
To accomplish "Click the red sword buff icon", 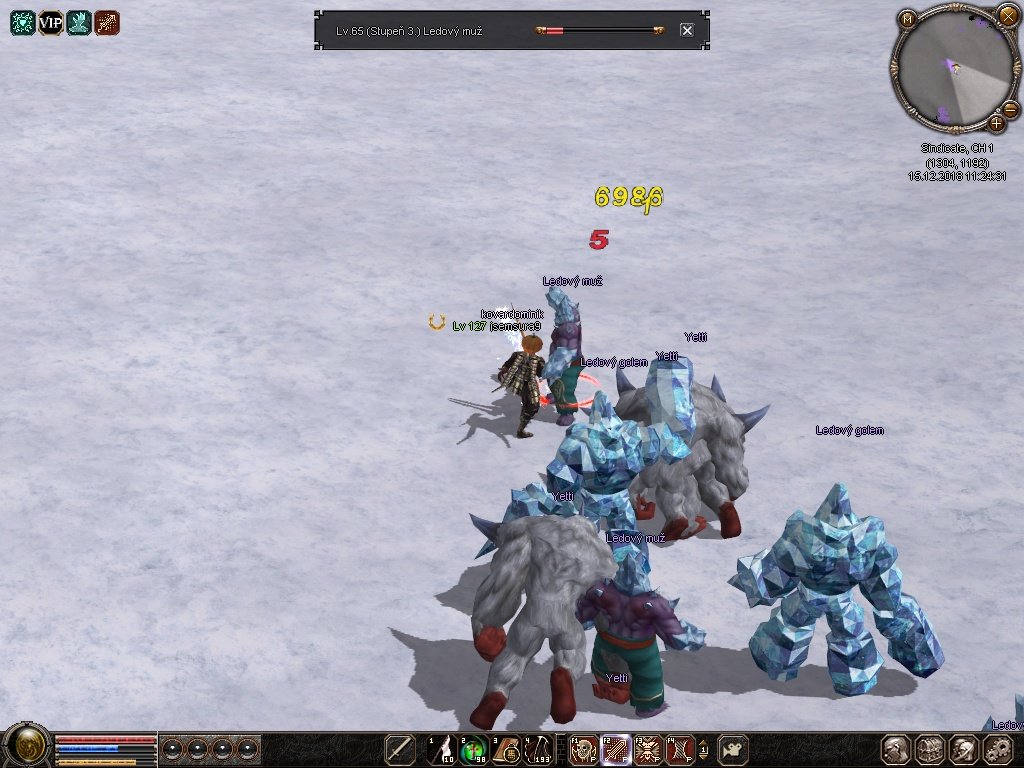I will click(107, 23).
